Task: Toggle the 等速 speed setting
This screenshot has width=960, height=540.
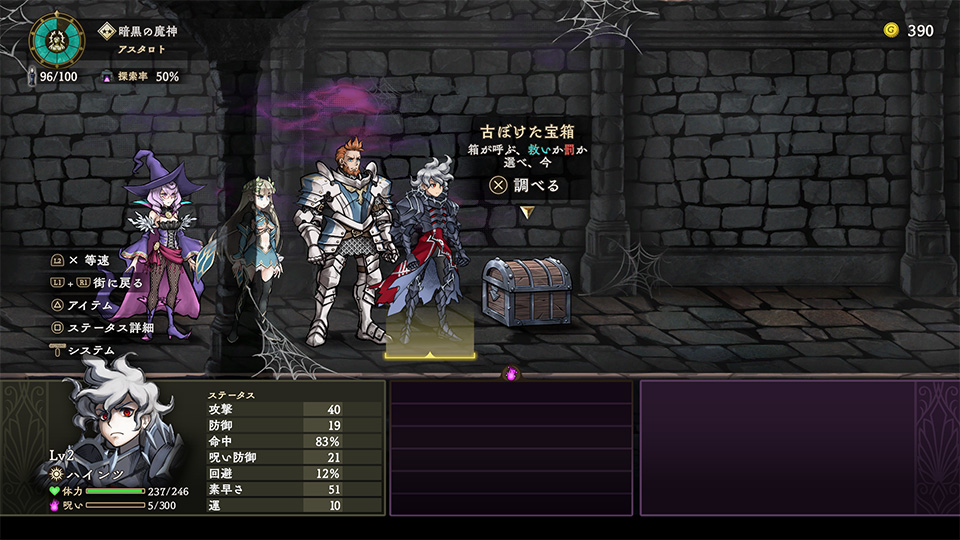Action: pyautogui.click(x=95, y=260)
